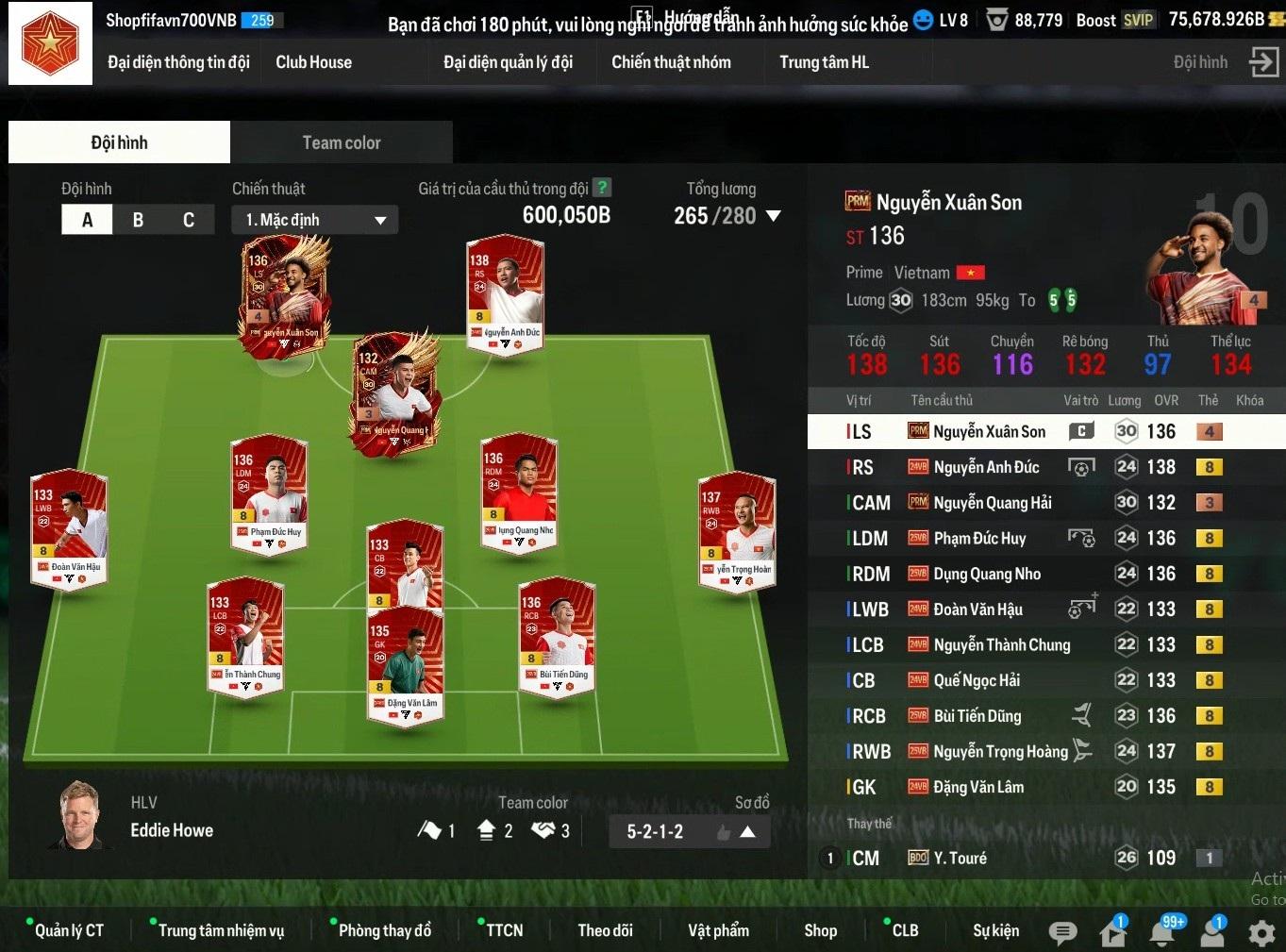
Task: Open the notification bell icon
Action: 1162,932
